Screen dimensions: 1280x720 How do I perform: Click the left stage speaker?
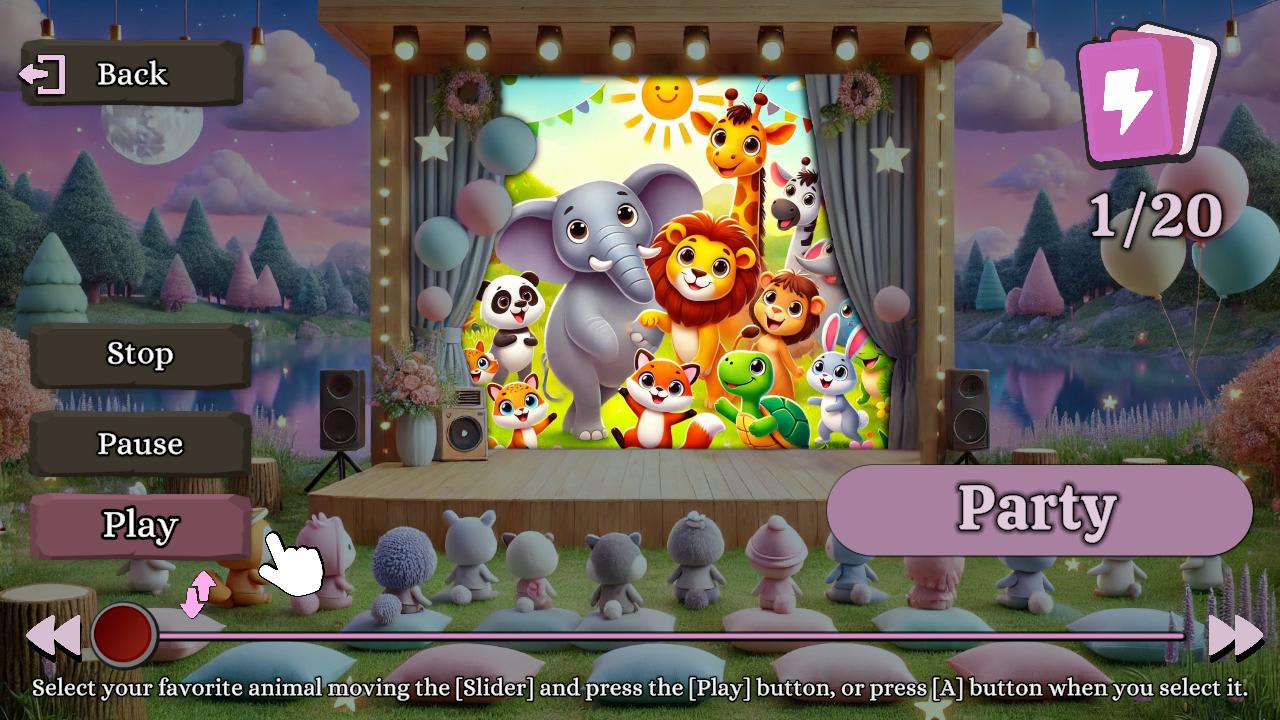click(341, 410)
